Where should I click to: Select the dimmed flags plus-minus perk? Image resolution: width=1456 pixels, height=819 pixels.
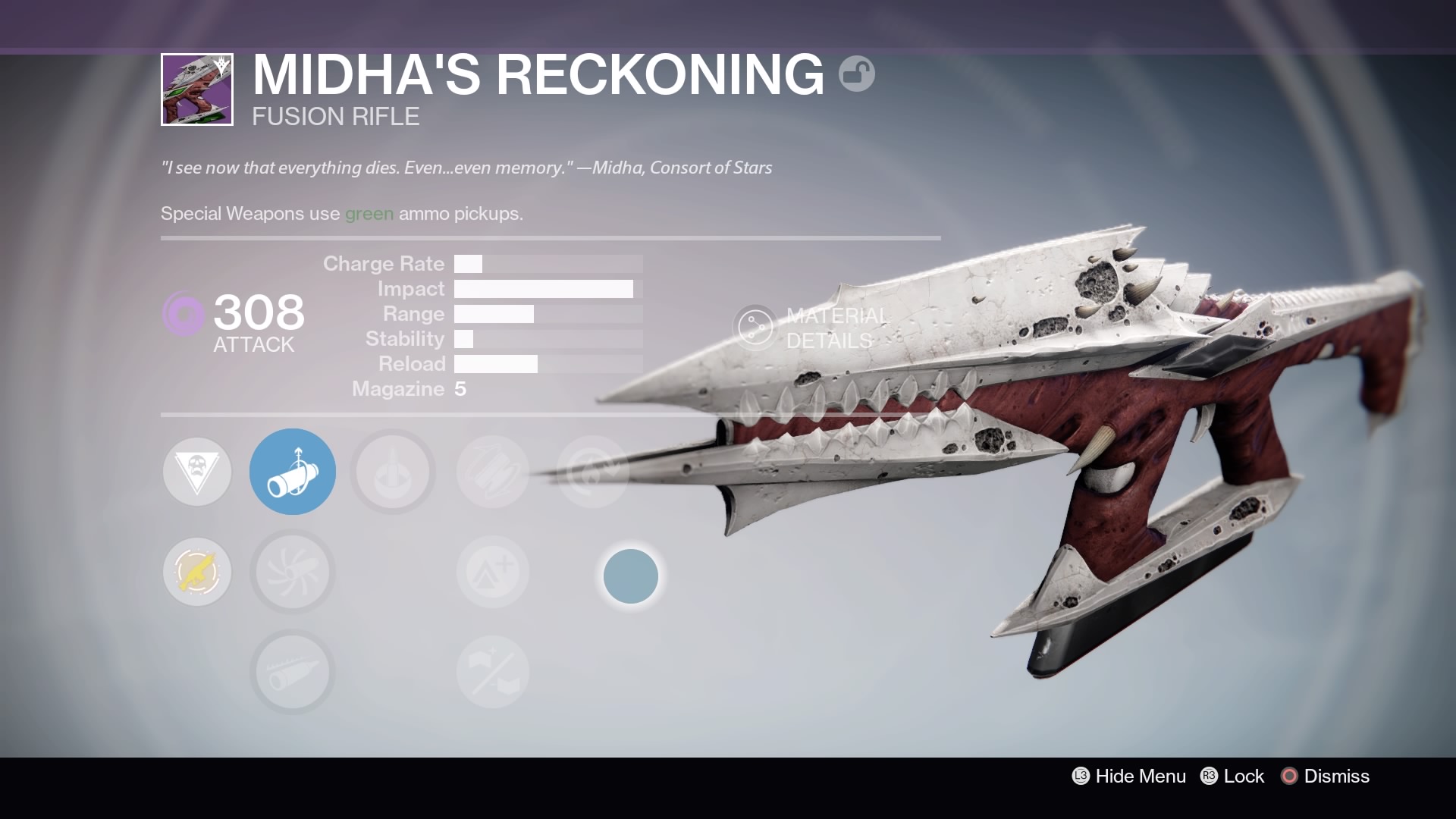pos(493,672)
